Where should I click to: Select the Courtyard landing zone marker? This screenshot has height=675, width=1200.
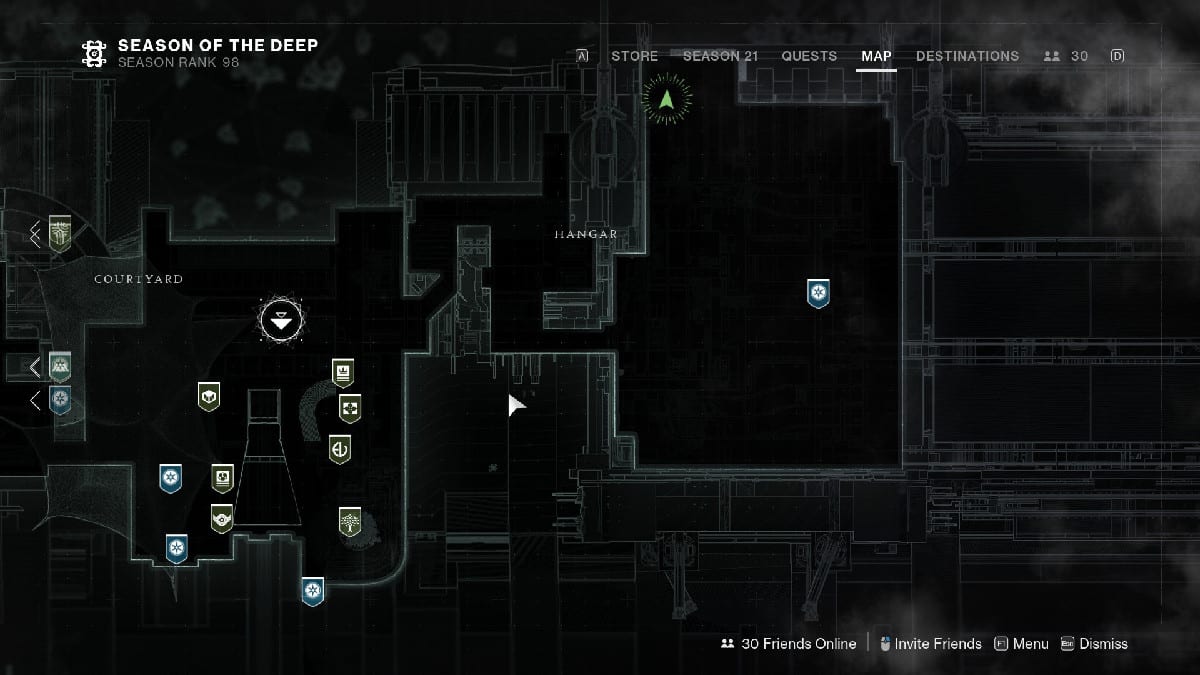(278, 320)
